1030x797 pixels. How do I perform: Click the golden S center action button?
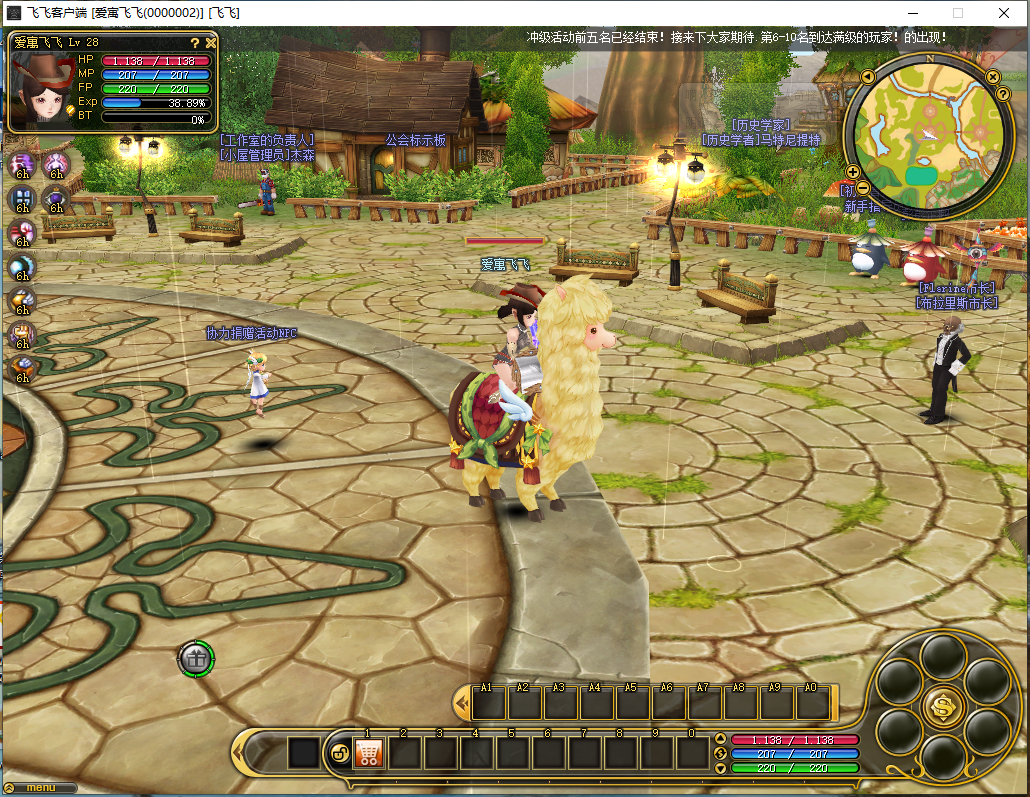942,706
